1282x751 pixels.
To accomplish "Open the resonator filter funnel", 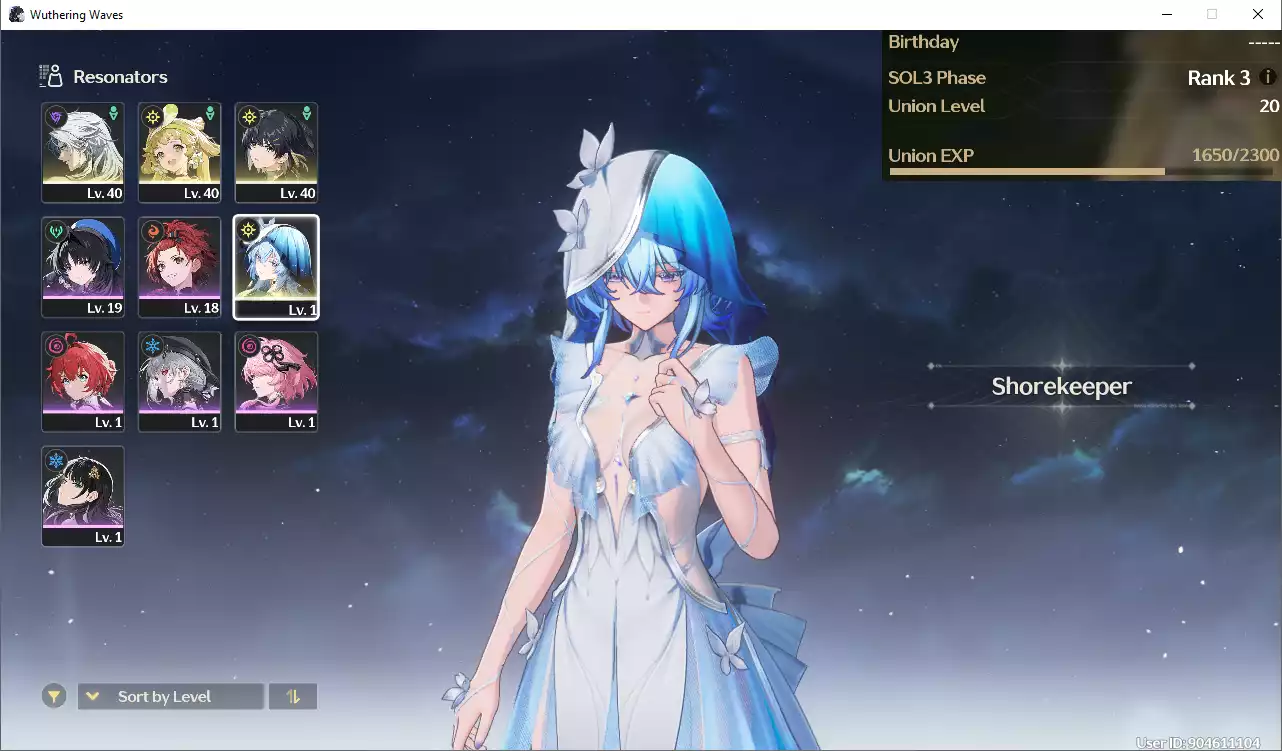I will (54, 696).
